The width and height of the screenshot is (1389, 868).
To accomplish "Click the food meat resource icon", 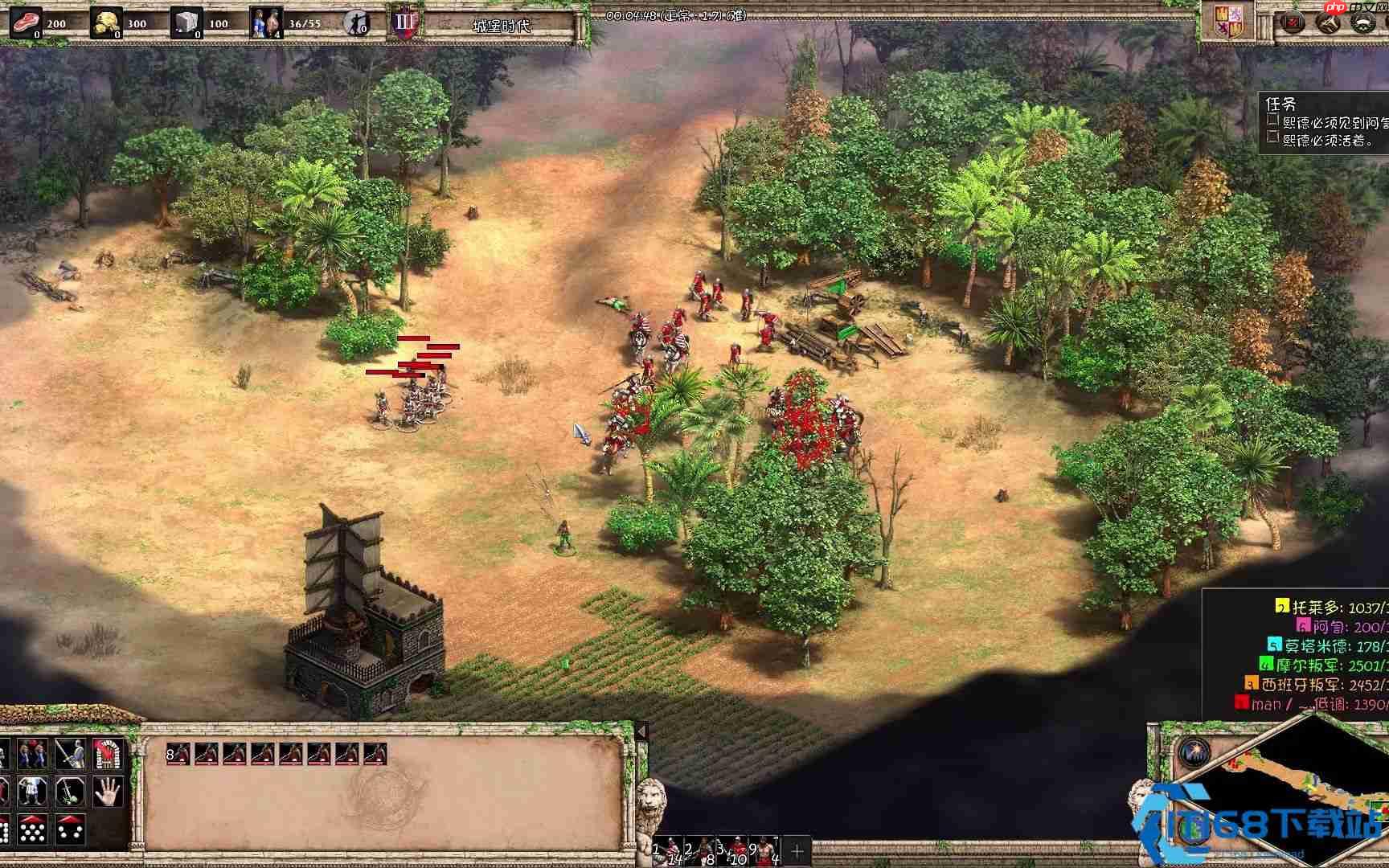I will point(27,22).
